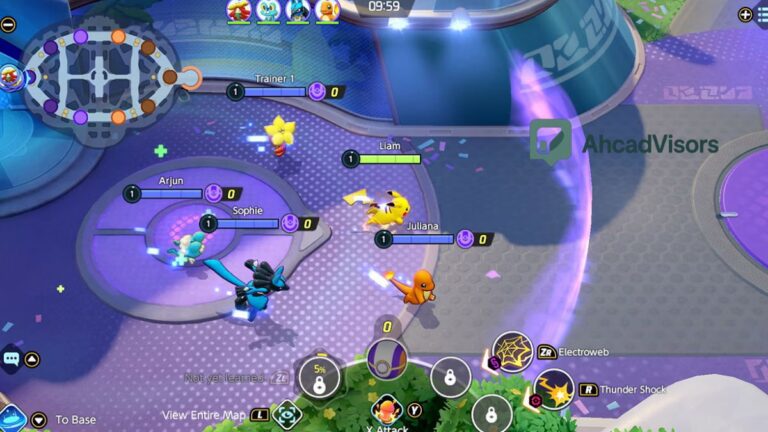
Task: Collapse the minimap with the minus button
Action: point(8,24)
